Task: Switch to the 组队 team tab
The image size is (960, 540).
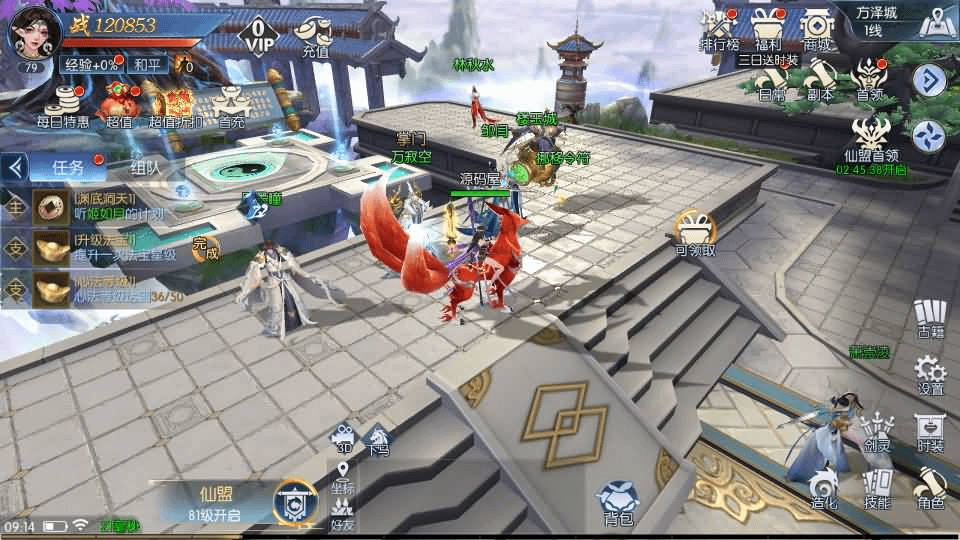Action: [146, 168]
